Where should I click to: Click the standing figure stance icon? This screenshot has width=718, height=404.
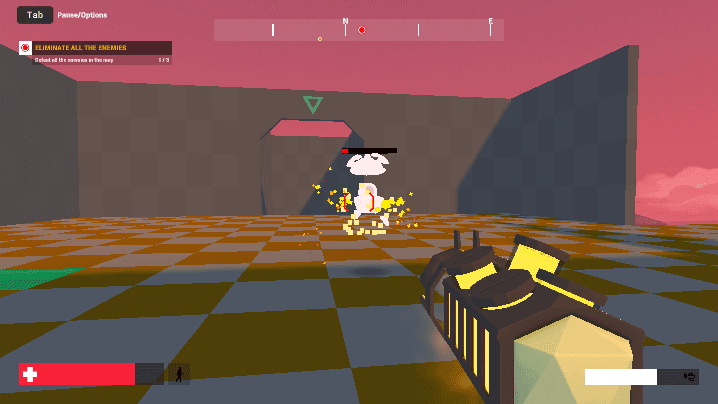179,374
